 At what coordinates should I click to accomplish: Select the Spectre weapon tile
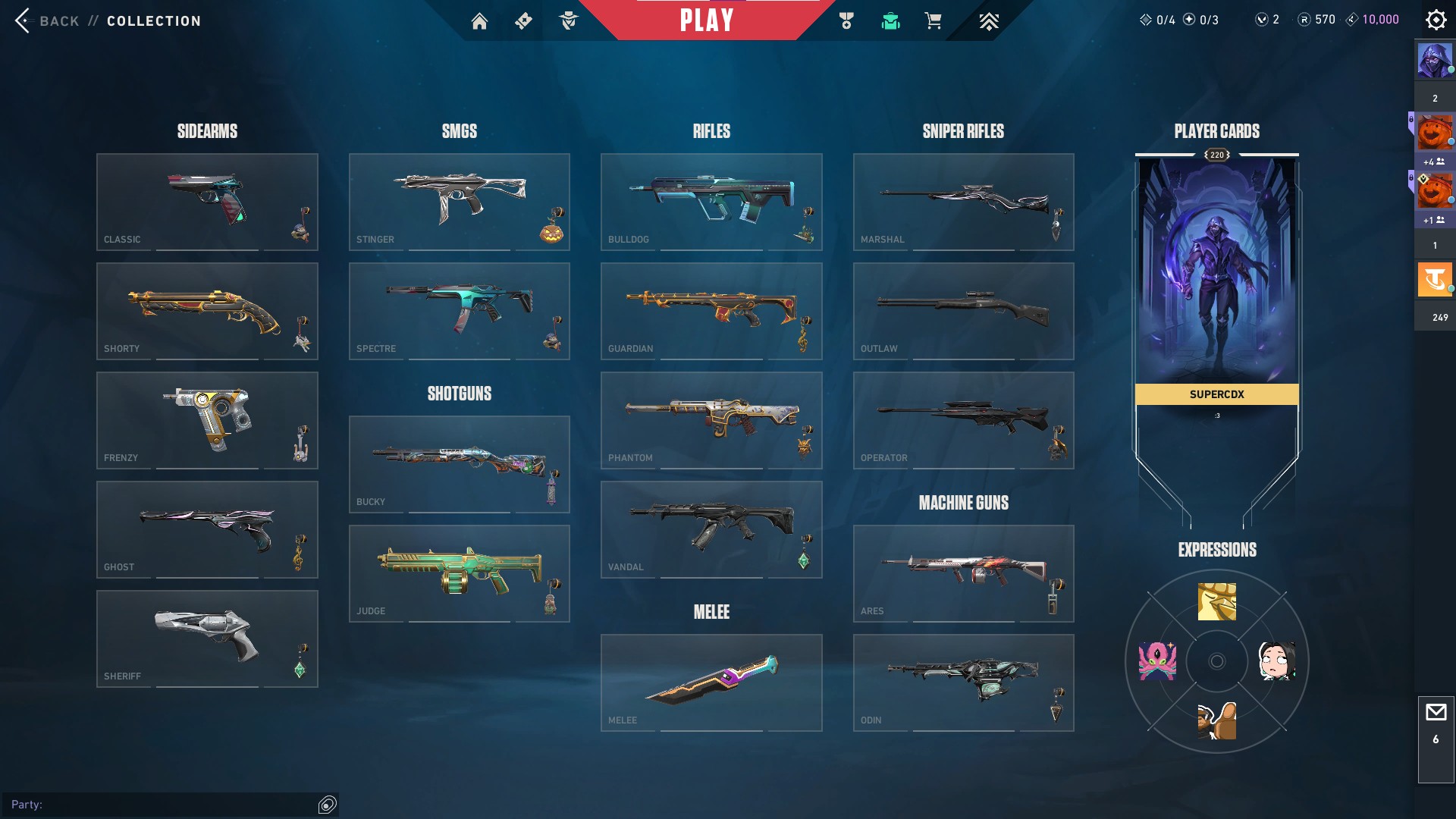click(459, 311)
